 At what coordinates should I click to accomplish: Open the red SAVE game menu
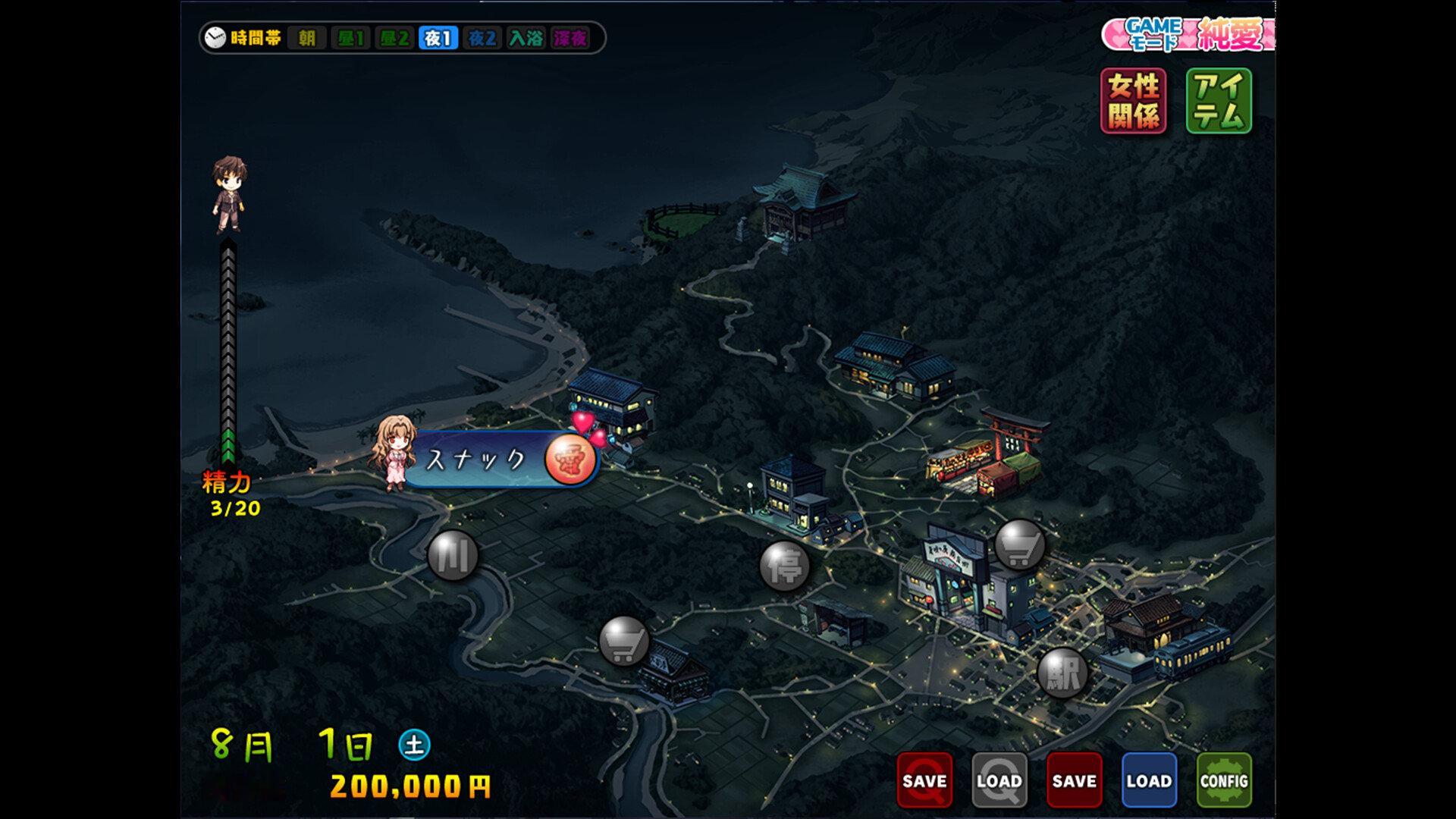pyautogui.click(x=1074, y=780)
